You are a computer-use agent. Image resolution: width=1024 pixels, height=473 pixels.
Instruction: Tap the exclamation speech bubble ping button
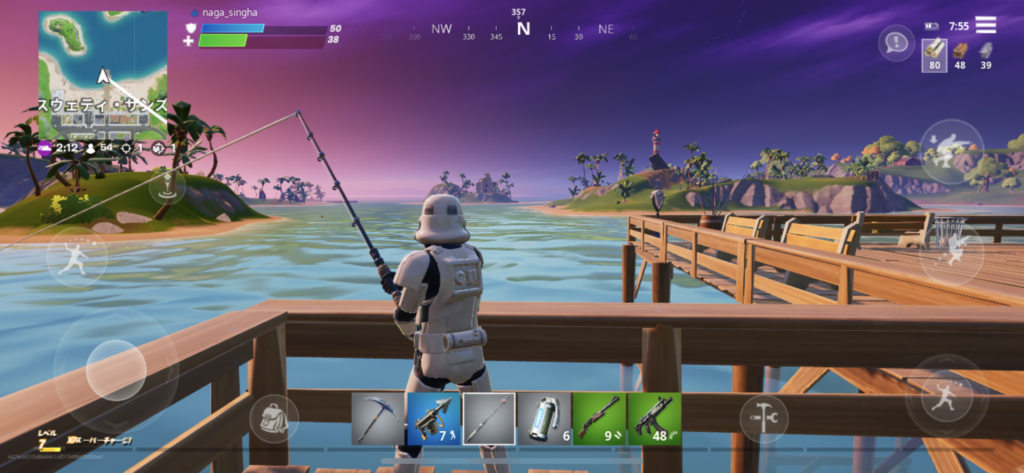coord(895,43)
